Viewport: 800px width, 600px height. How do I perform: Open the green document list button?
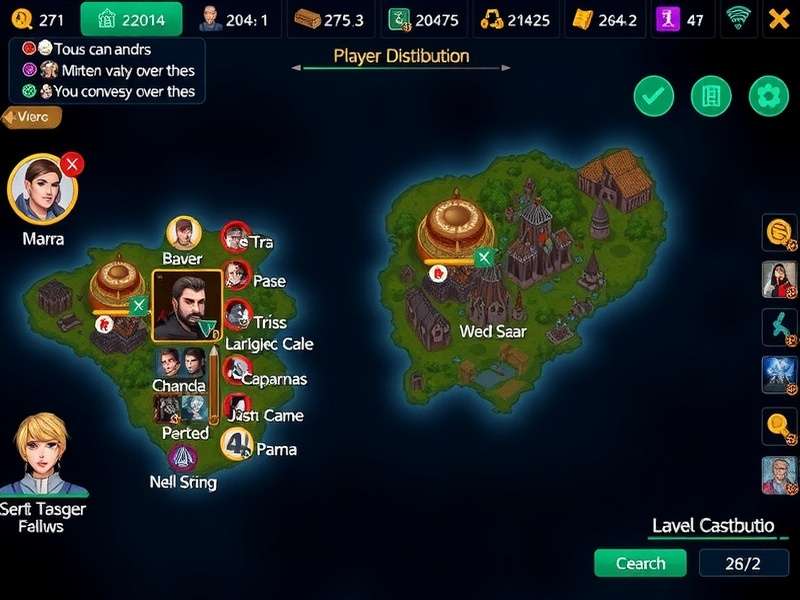click(711, 97)
